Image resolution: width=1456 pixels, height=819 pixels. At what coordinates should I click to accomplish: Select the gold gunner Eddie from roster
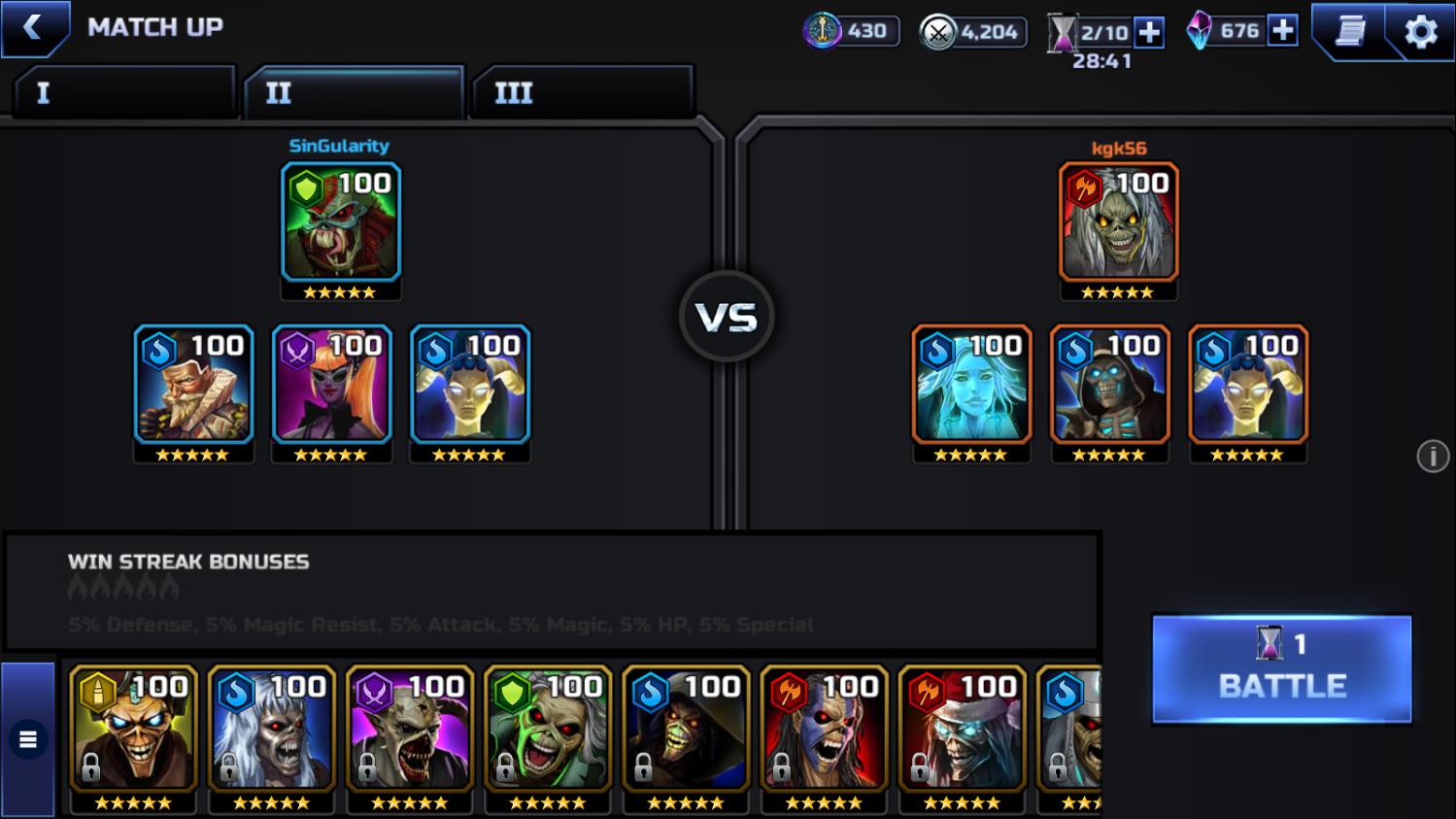134,729
